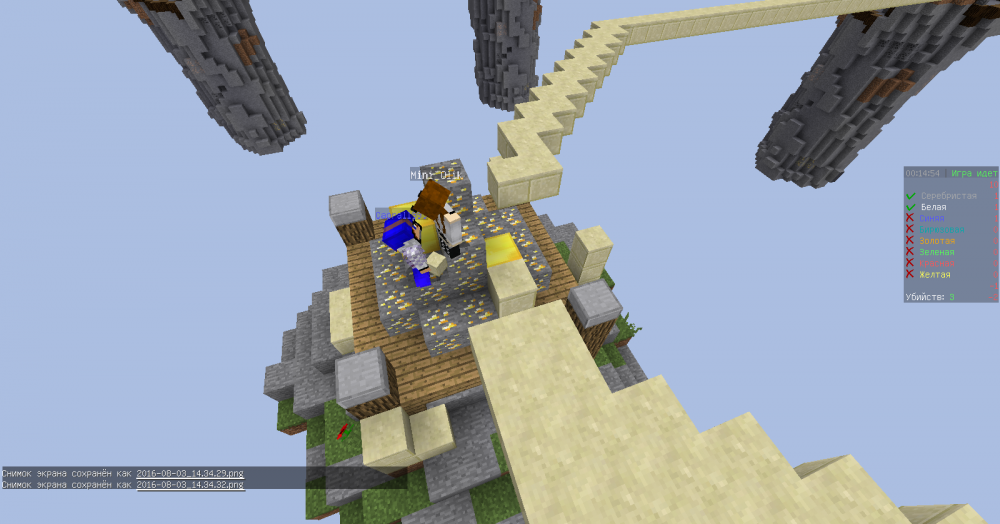Open the screenshot link 2016-08-03_14.34.32.png
Screen dimensions: 1000x524
190,484
